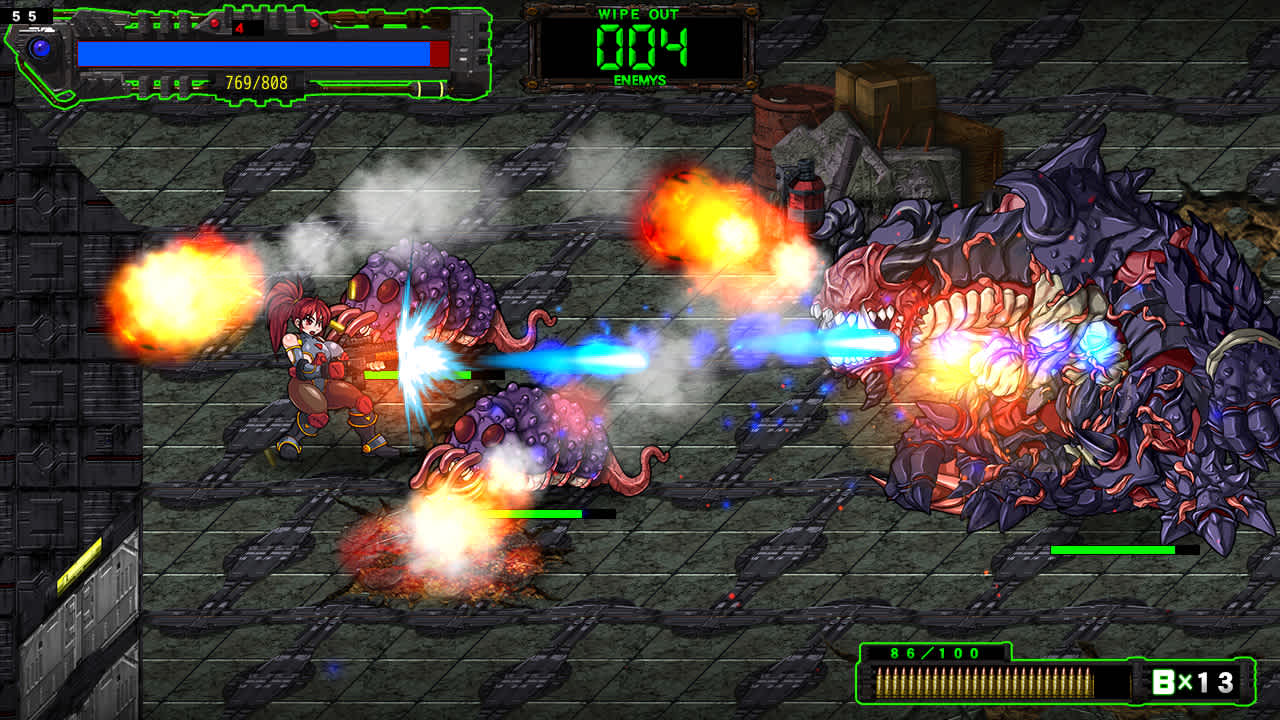The width and height of the screenshot is (1280, 720).
Task: Click the boss's green health bar
Action: (1115, 548)
